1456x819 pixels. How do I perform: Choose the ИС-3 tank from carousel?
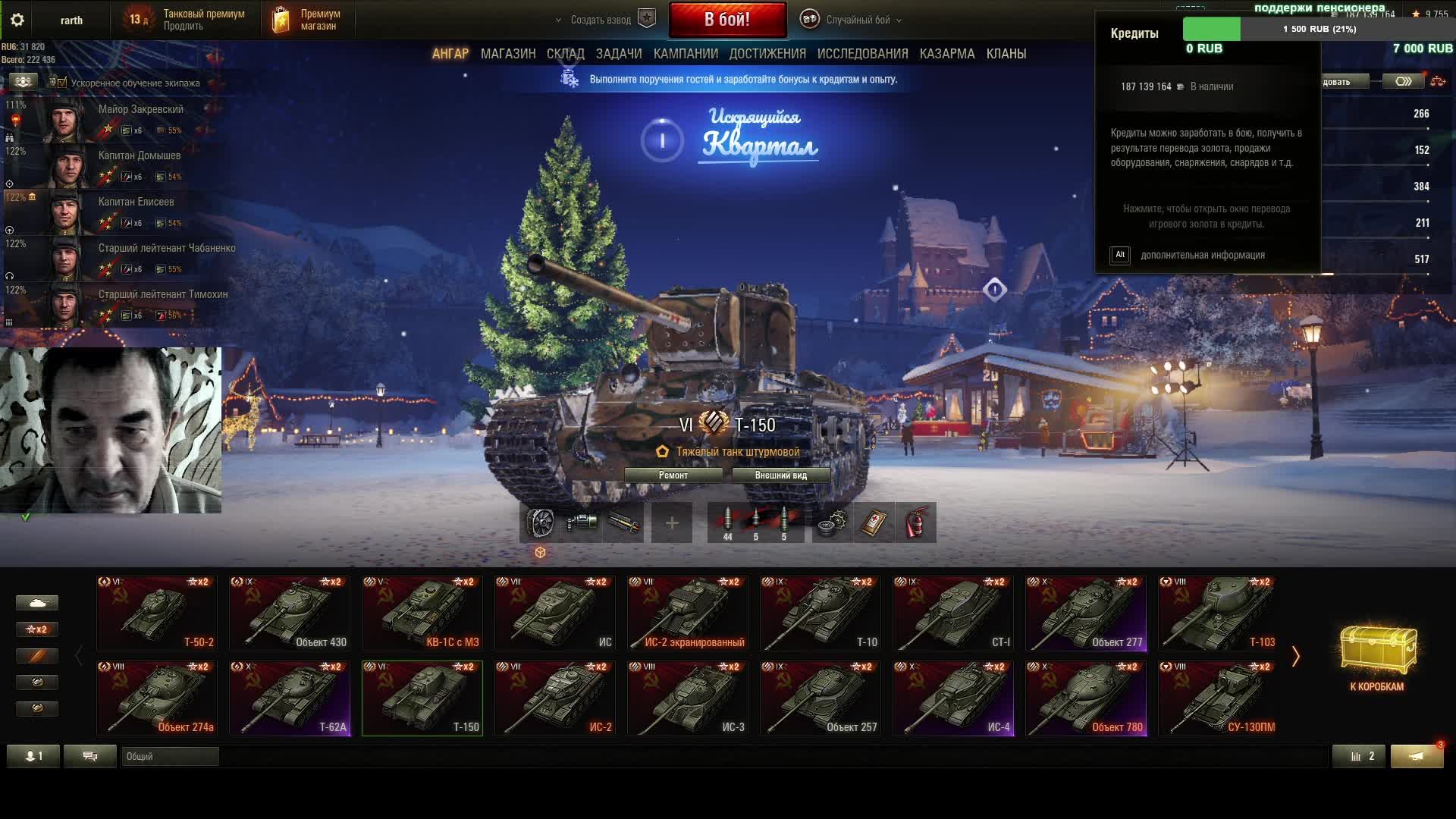[688, 698]
